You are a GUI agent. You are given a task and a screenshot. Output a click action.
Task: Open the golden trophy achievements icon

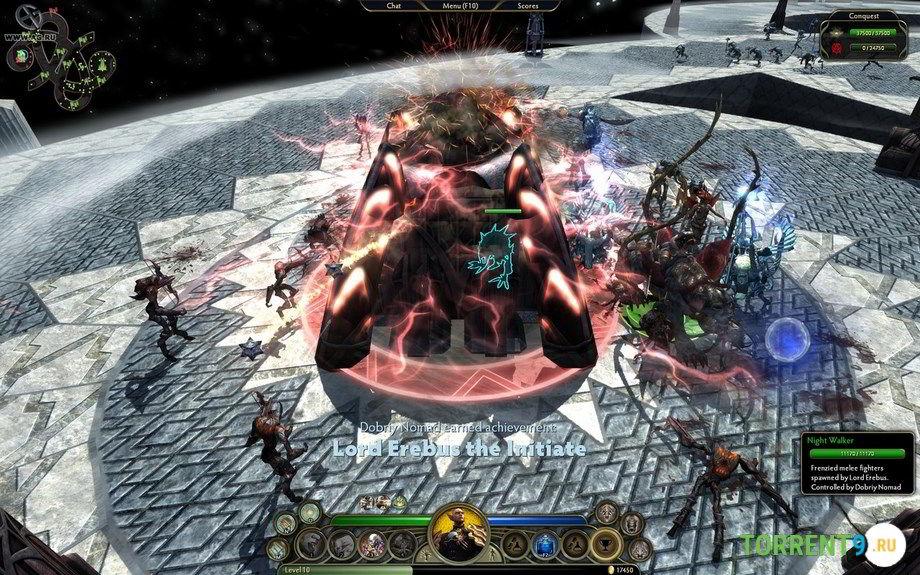tap(603, 544)
